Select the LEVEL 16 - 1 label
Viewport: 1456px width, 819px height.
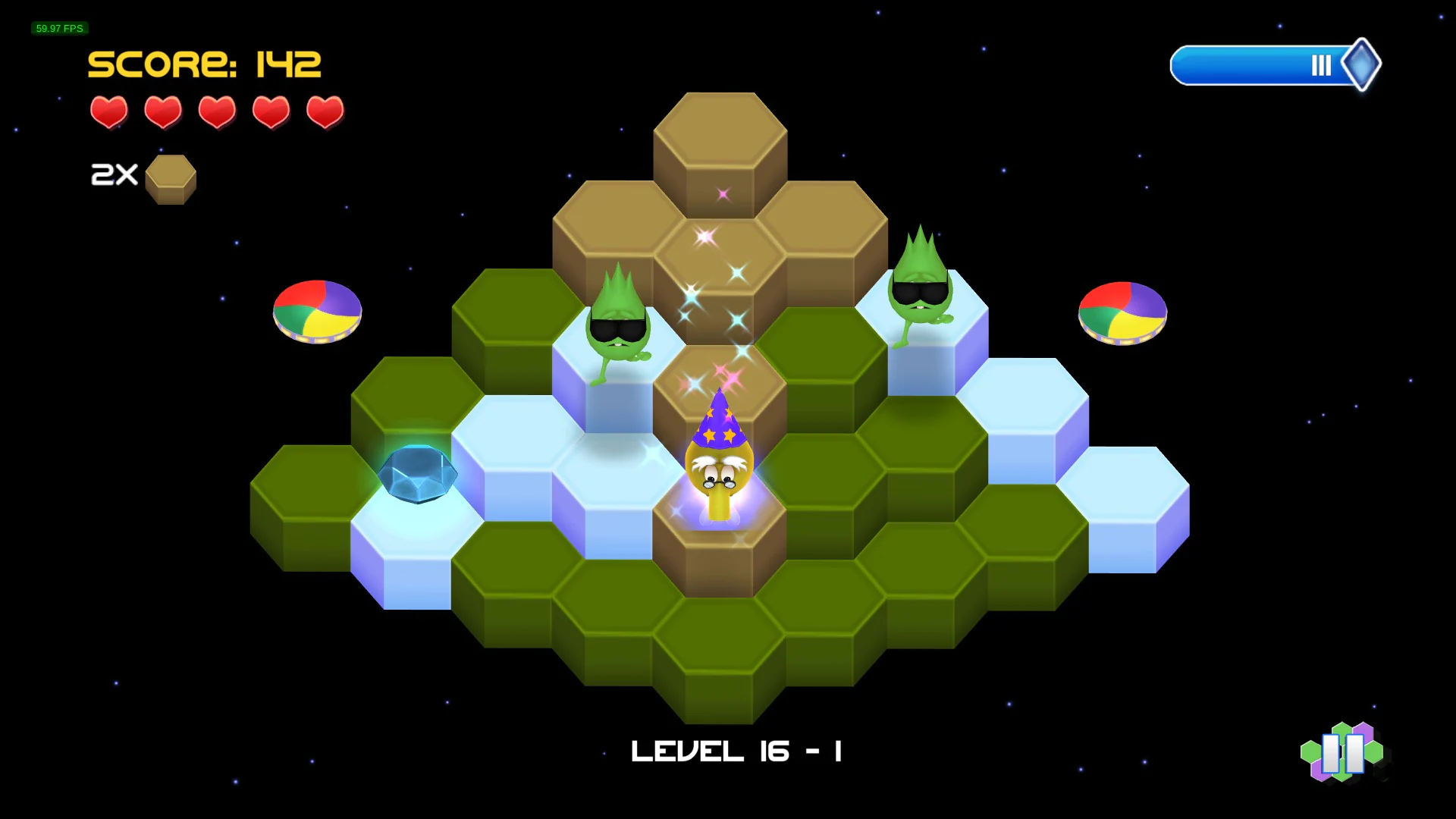[736, 751]
